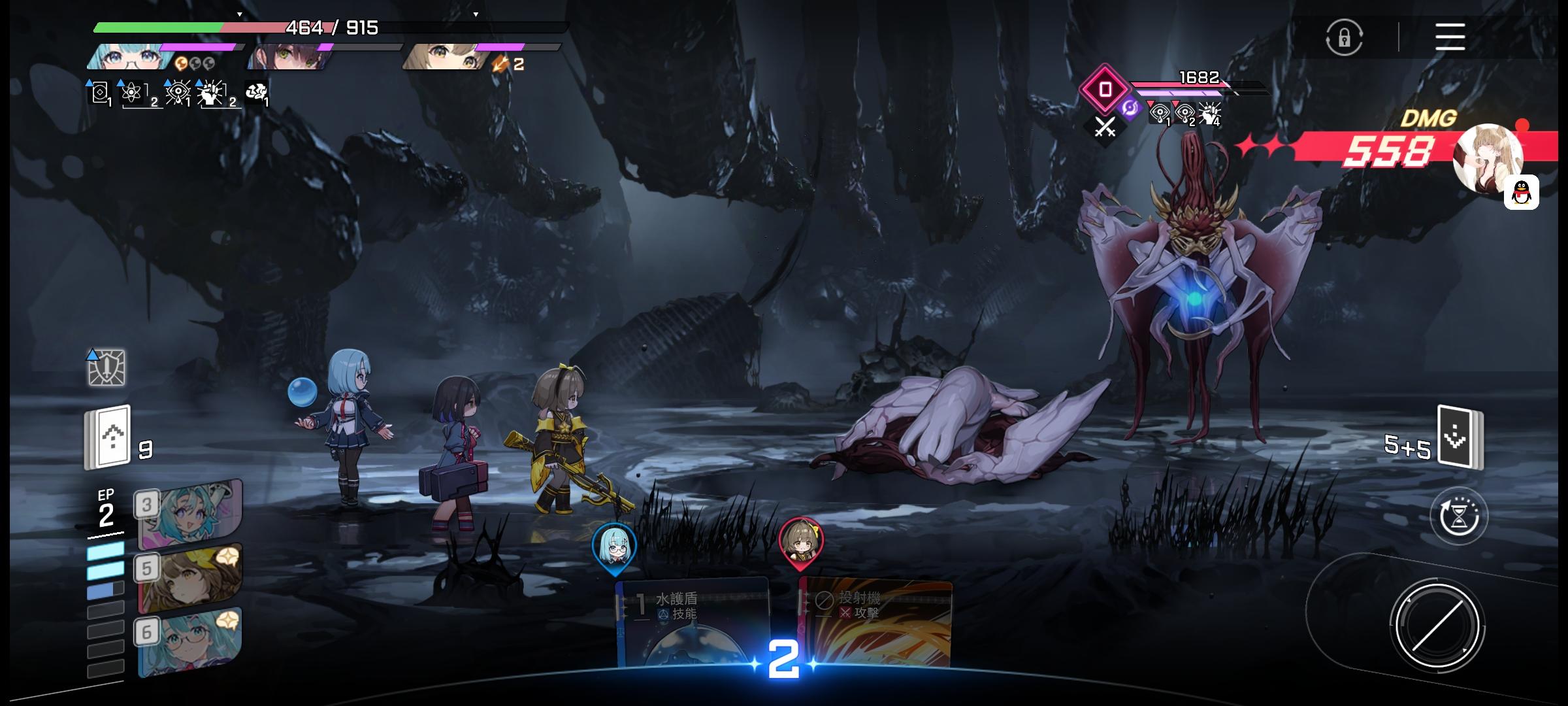Inspect the enemy crossed swords intent icon
The width and height of the screenshot is (1568, 706).
click(x=1104, y=127)
